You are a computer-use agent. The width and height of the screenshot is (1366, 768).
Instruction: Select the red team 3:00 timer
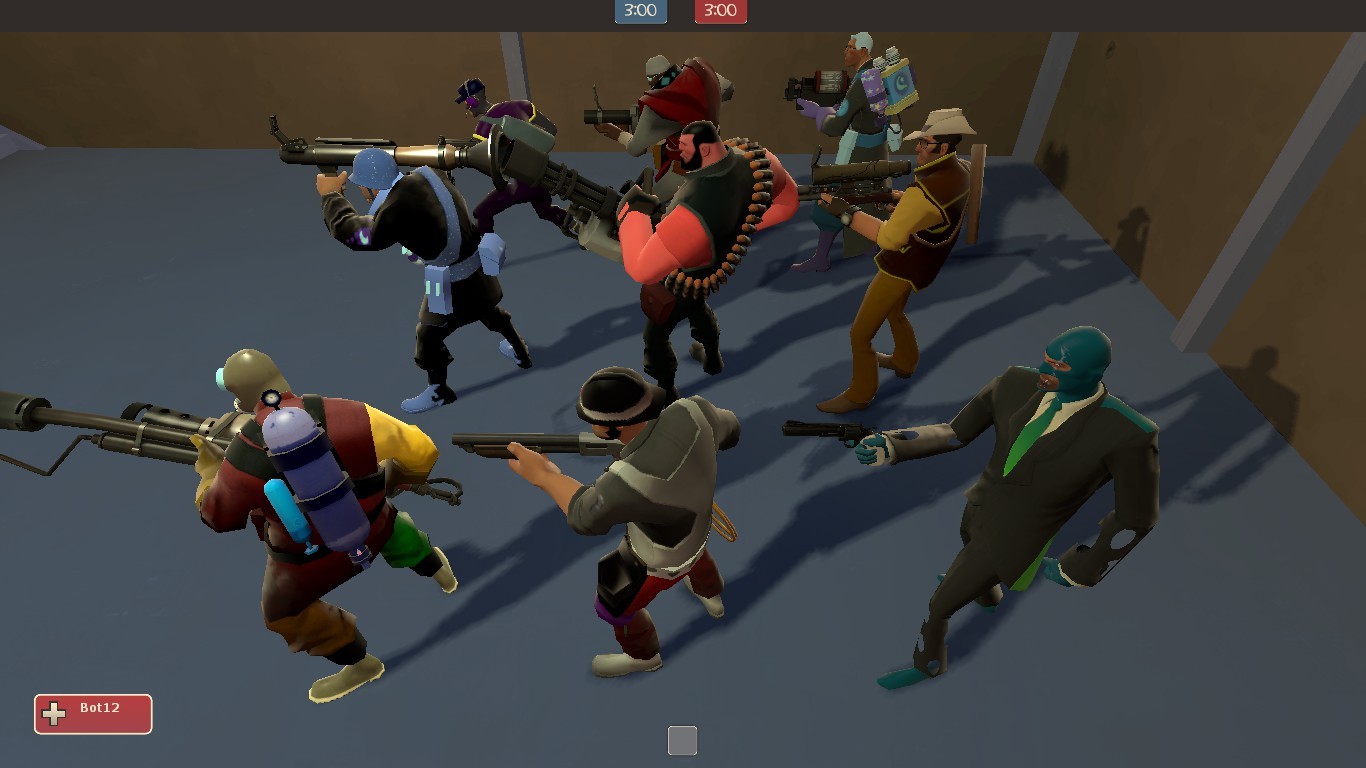coord(720,12)
